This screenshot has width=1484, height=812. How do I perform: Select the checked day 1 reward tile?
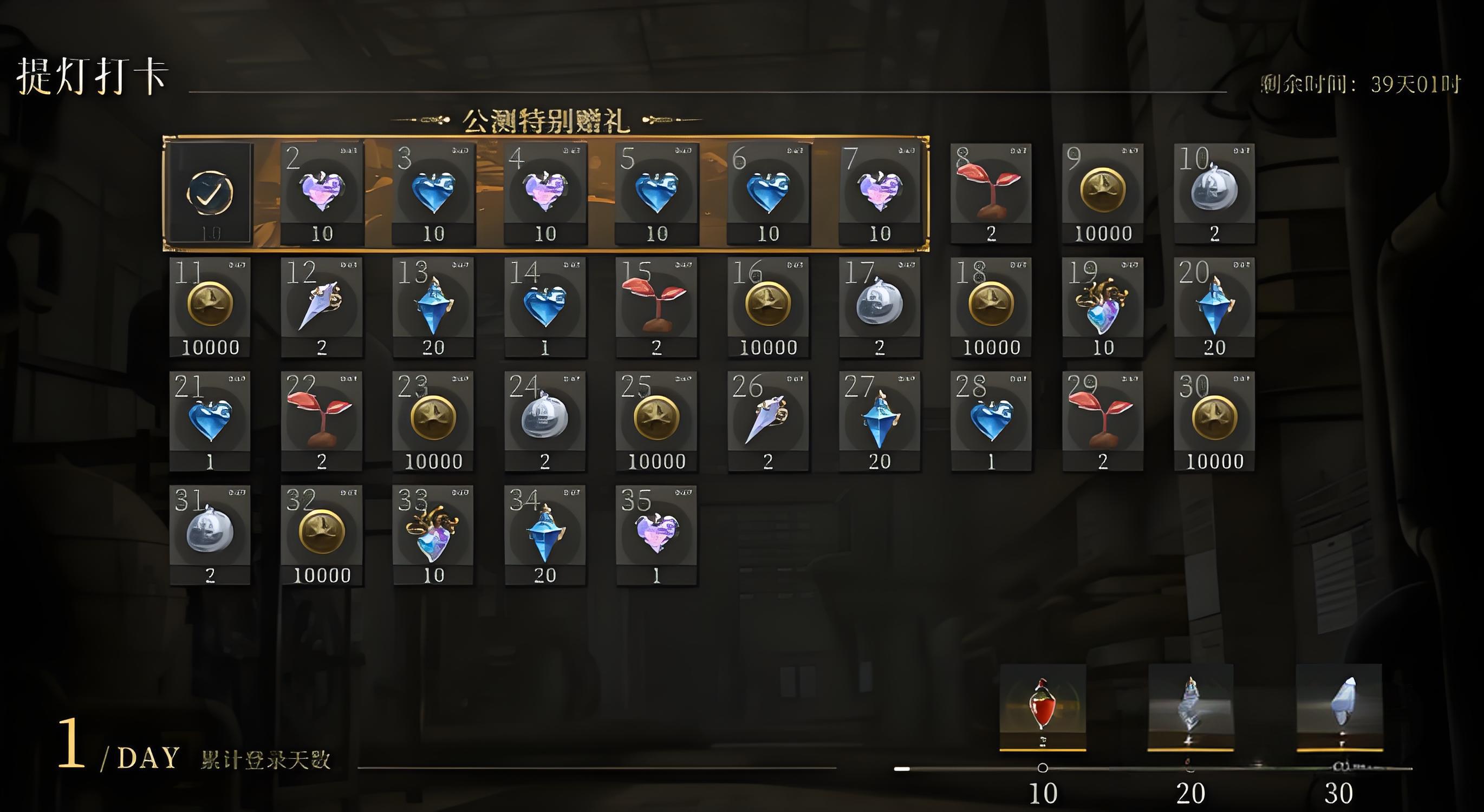210,193
